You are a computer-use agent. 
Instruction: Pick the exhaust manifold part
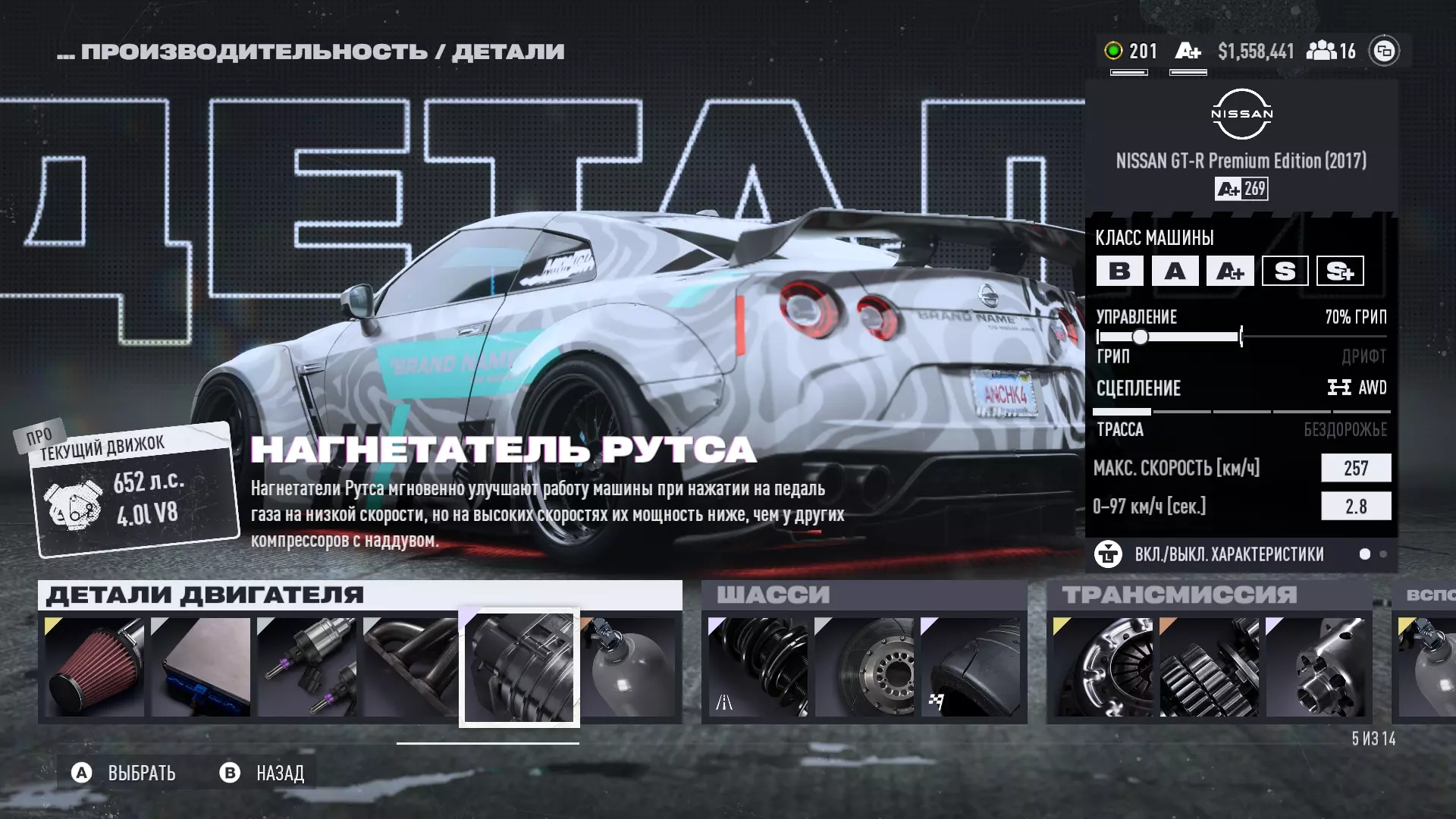411,667
